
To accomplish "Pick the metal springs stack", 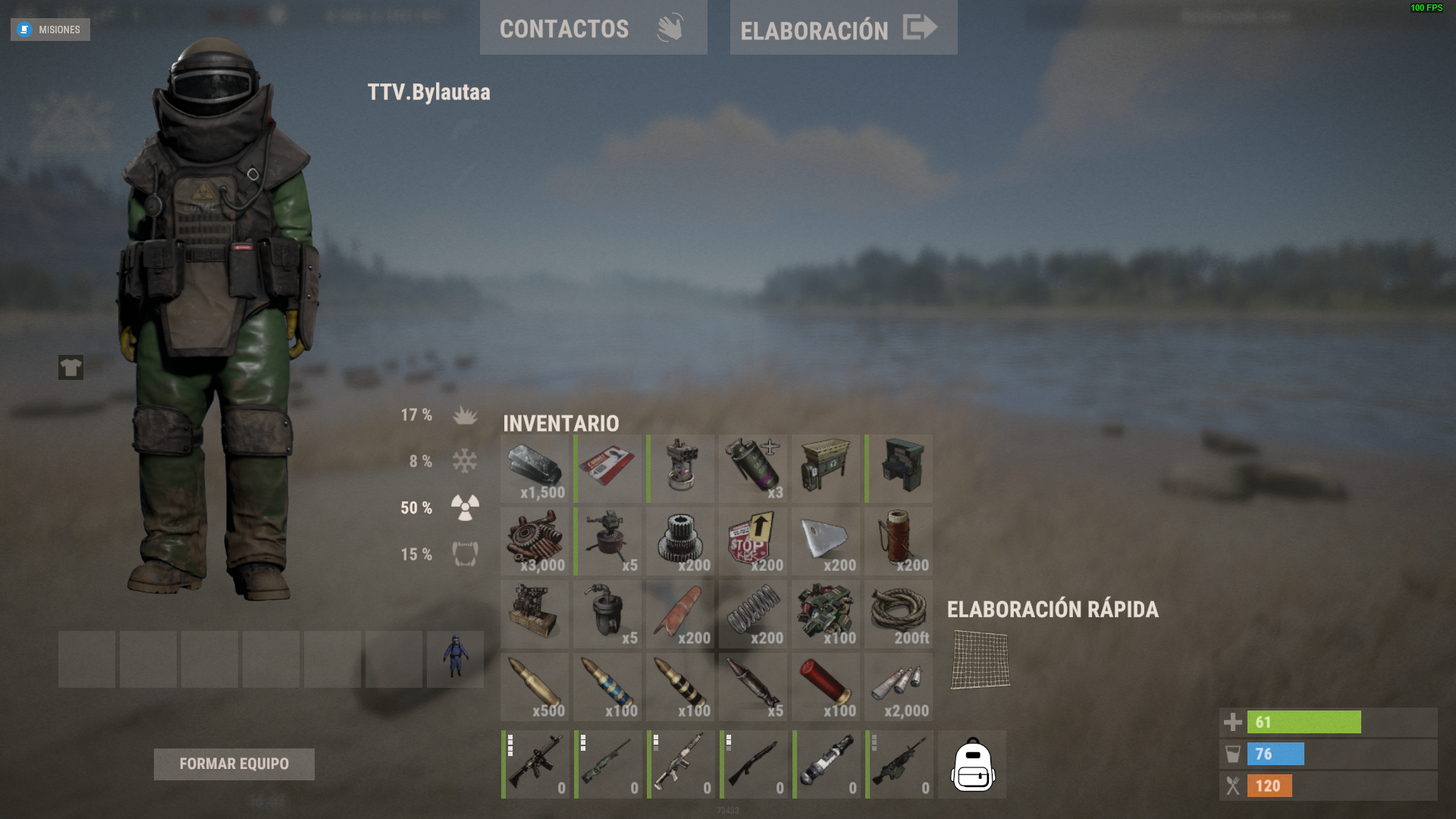I will [x=753, y=614].
